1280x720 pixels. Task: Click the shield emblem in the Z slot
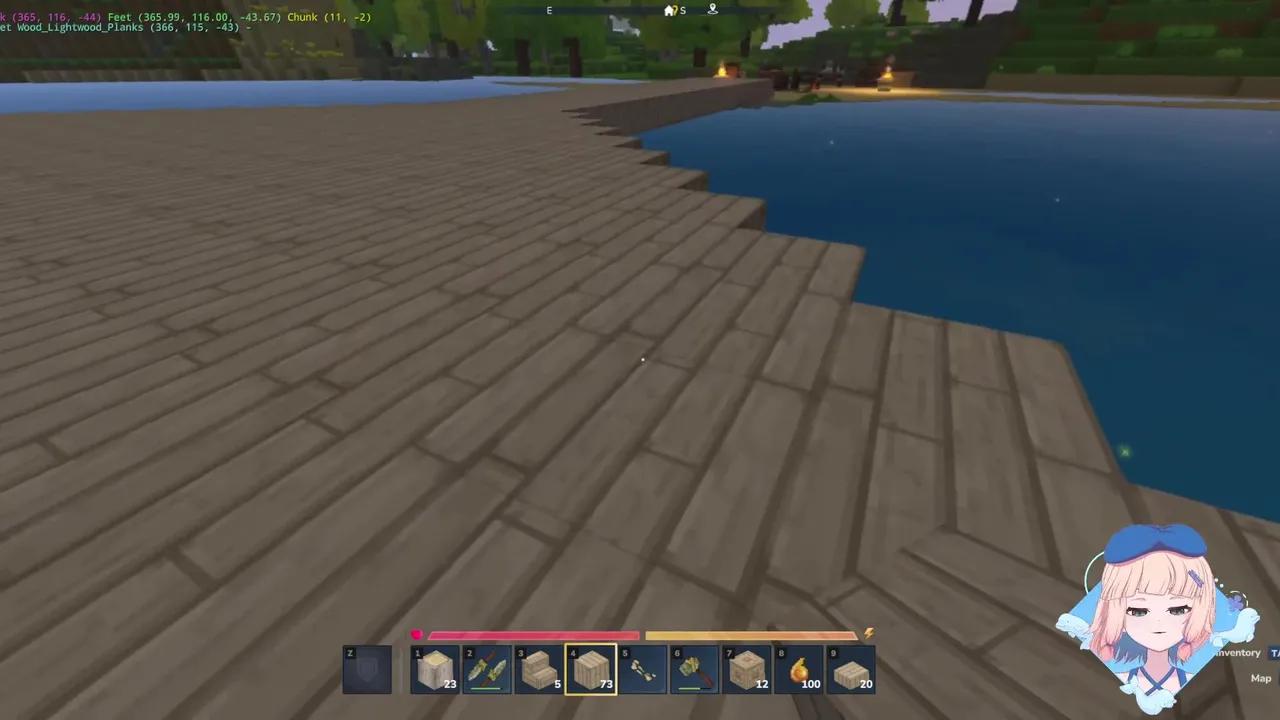pyautogui.click(x=366, y=668)
